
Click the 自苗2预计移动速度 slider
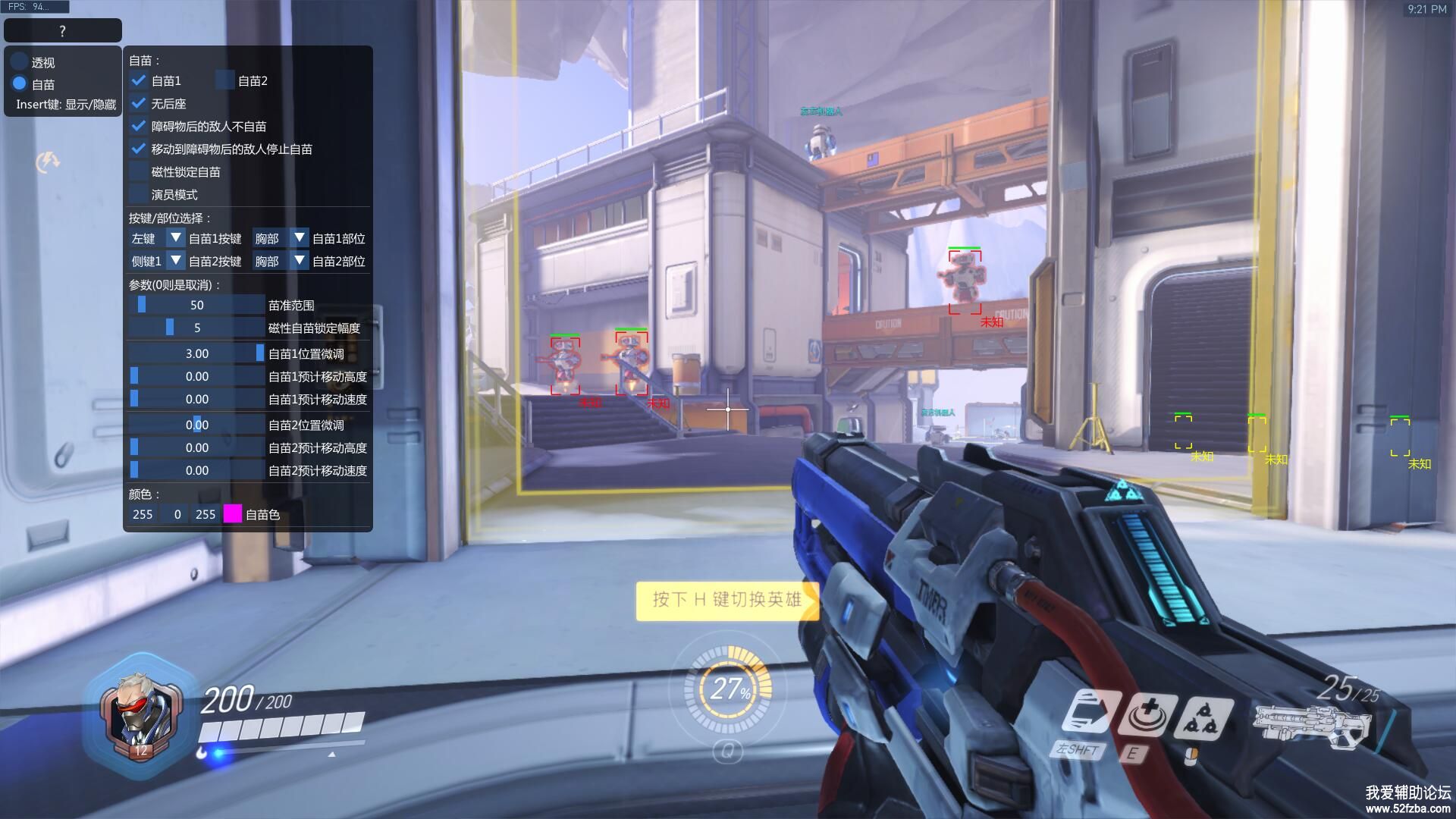(x=196, y=470)
